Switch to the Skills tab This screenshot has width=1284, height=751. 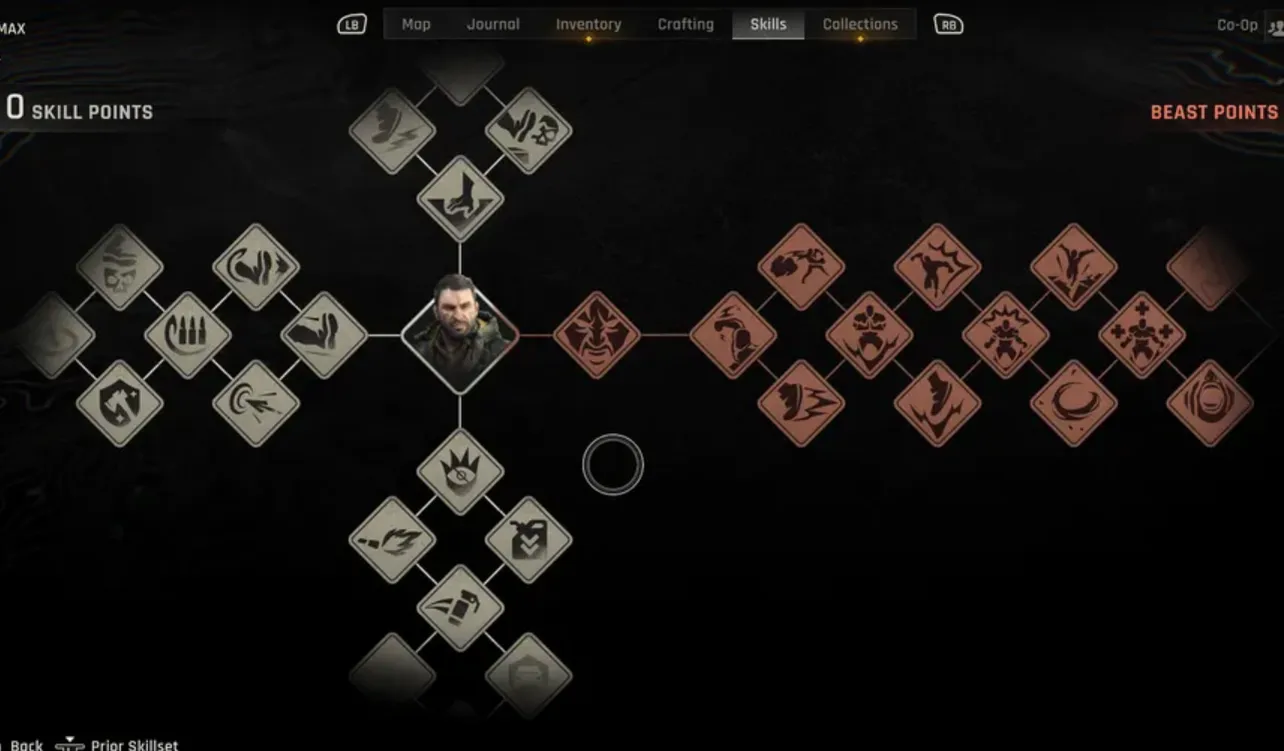point(768,23)
